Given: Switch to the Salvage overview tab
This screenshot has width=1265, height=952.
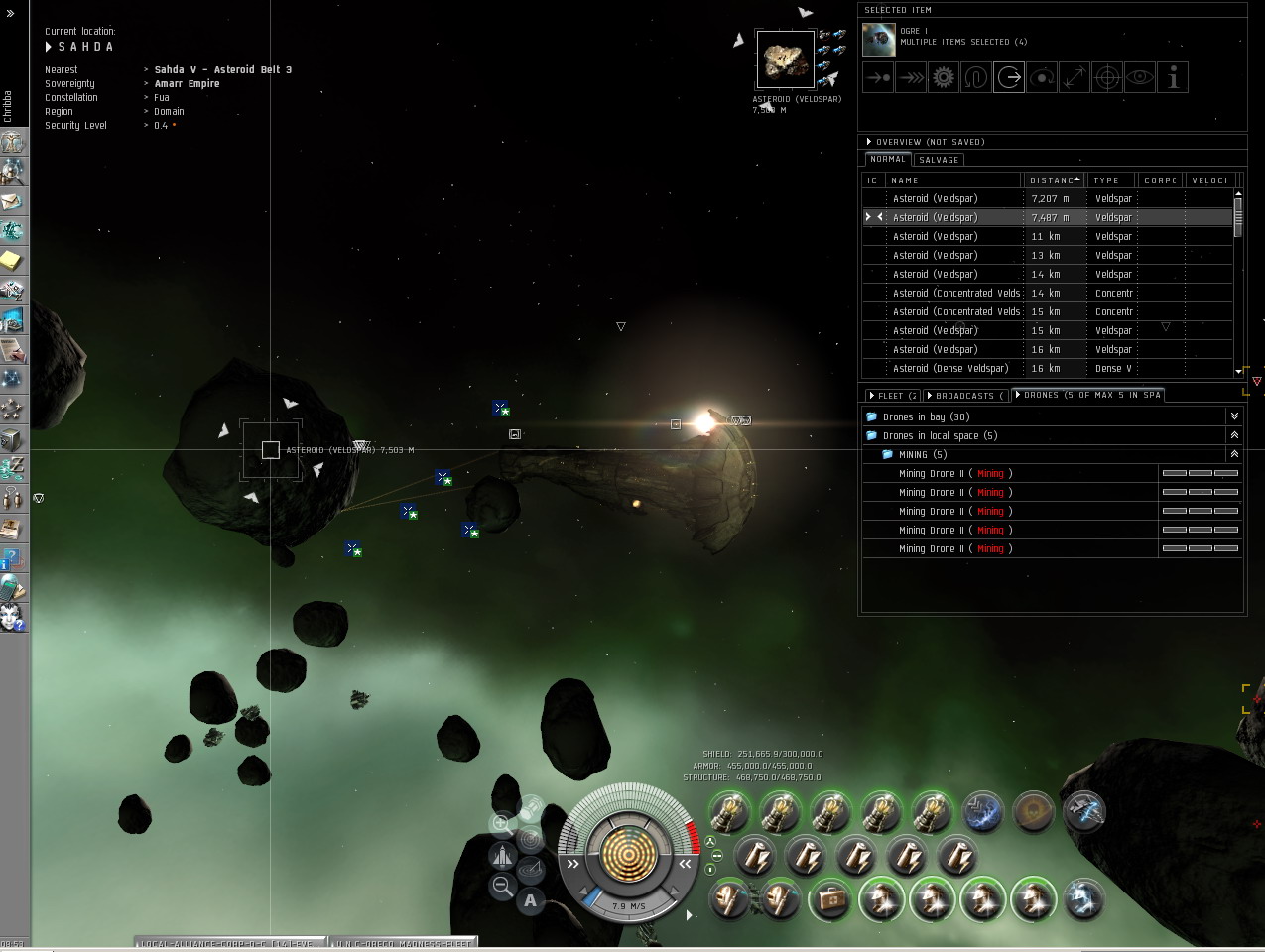Looking at the screenshot, I should (x=938, y=160).
